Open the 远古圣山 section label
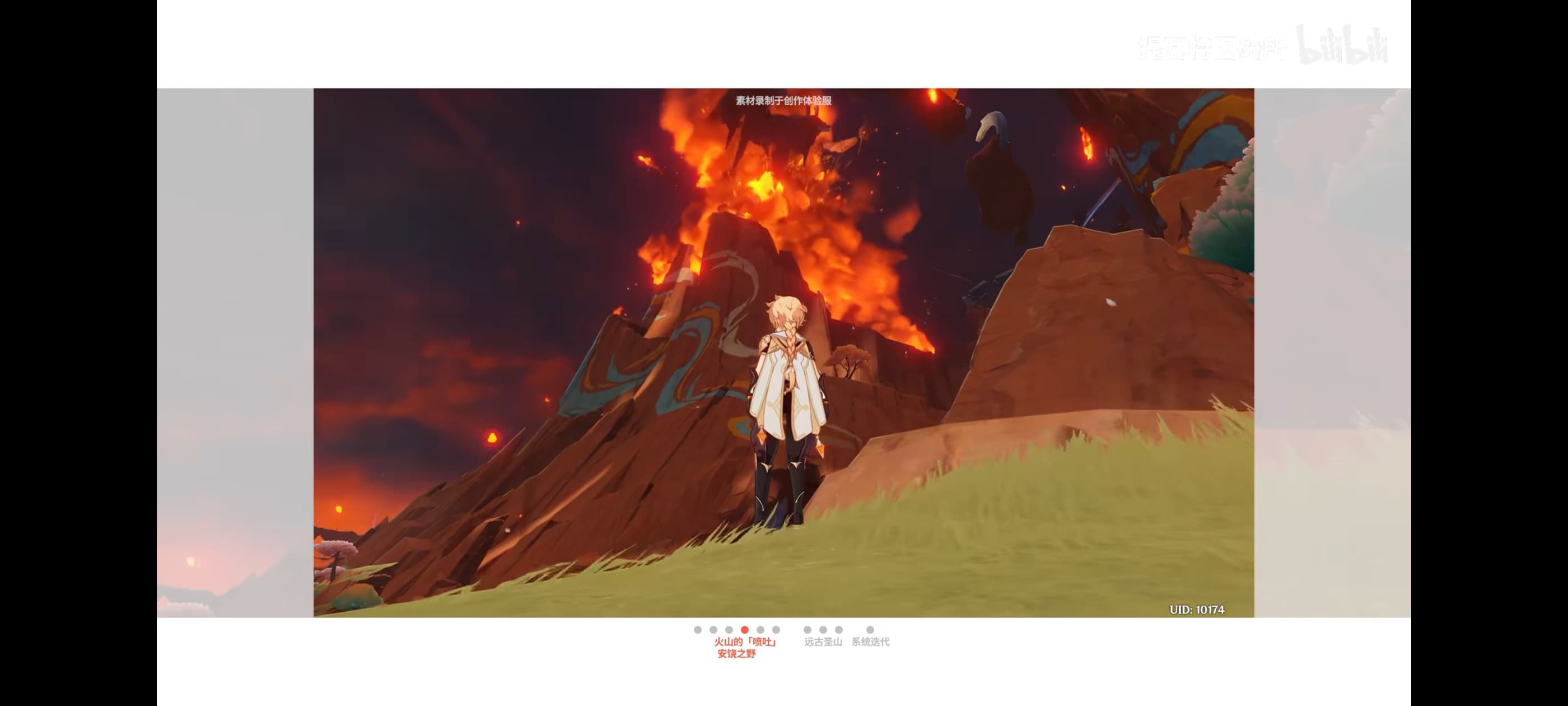This screenshot has width=1568, height=706. click(x=823, y=642)
